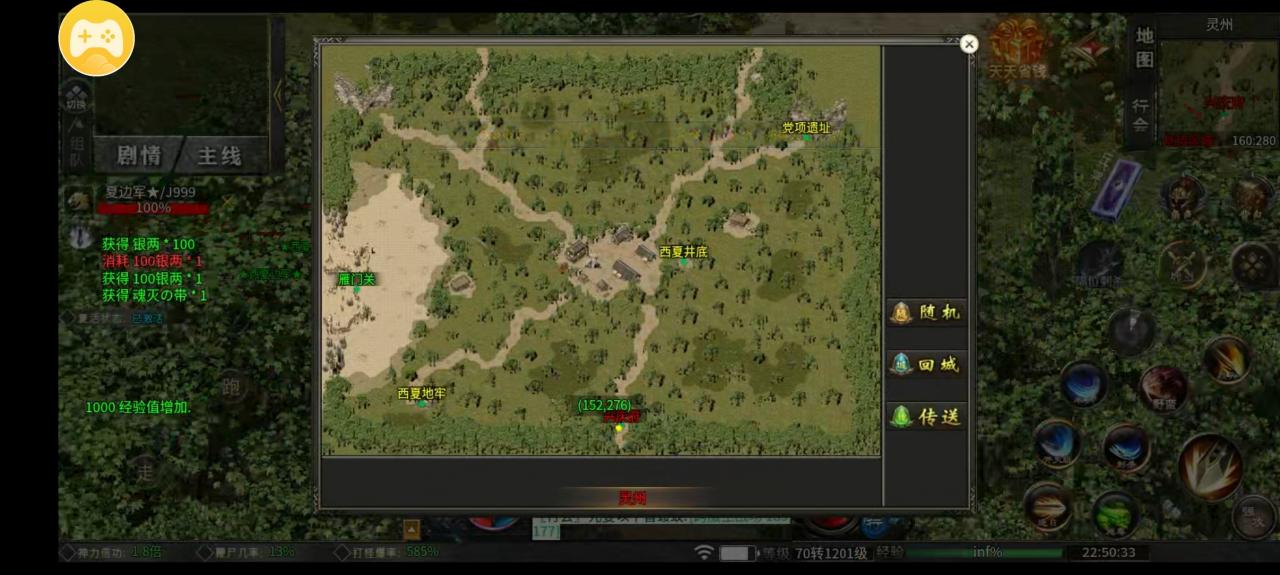Choose the 雁门关 map marker
Screen dimensions: 1280x575
[356, 280]
